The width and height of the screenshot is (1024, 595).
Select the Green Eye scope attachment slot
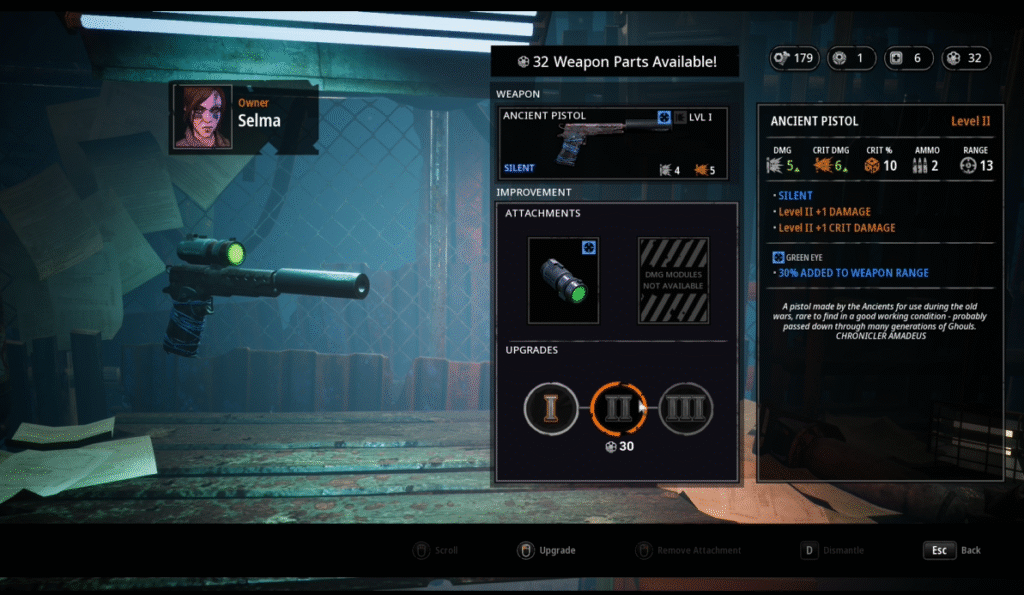coord(563,279)
